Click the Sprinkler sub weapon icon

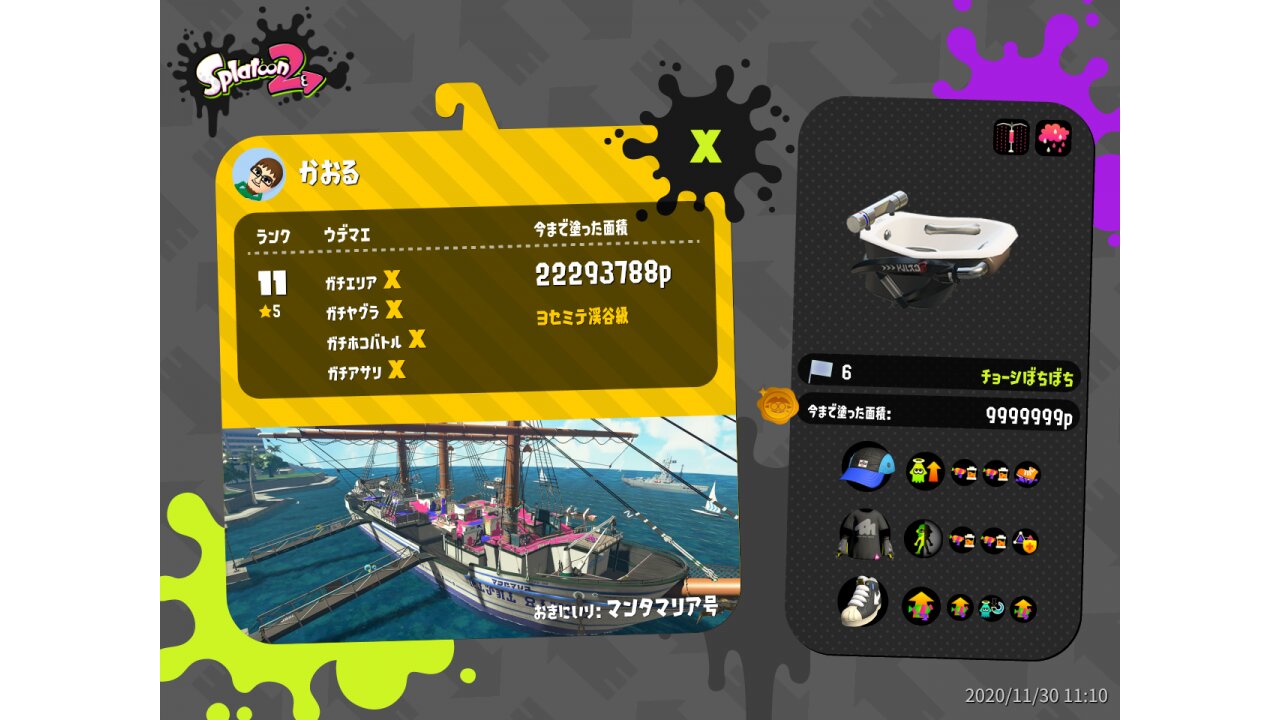click(x=1011, y=138)
